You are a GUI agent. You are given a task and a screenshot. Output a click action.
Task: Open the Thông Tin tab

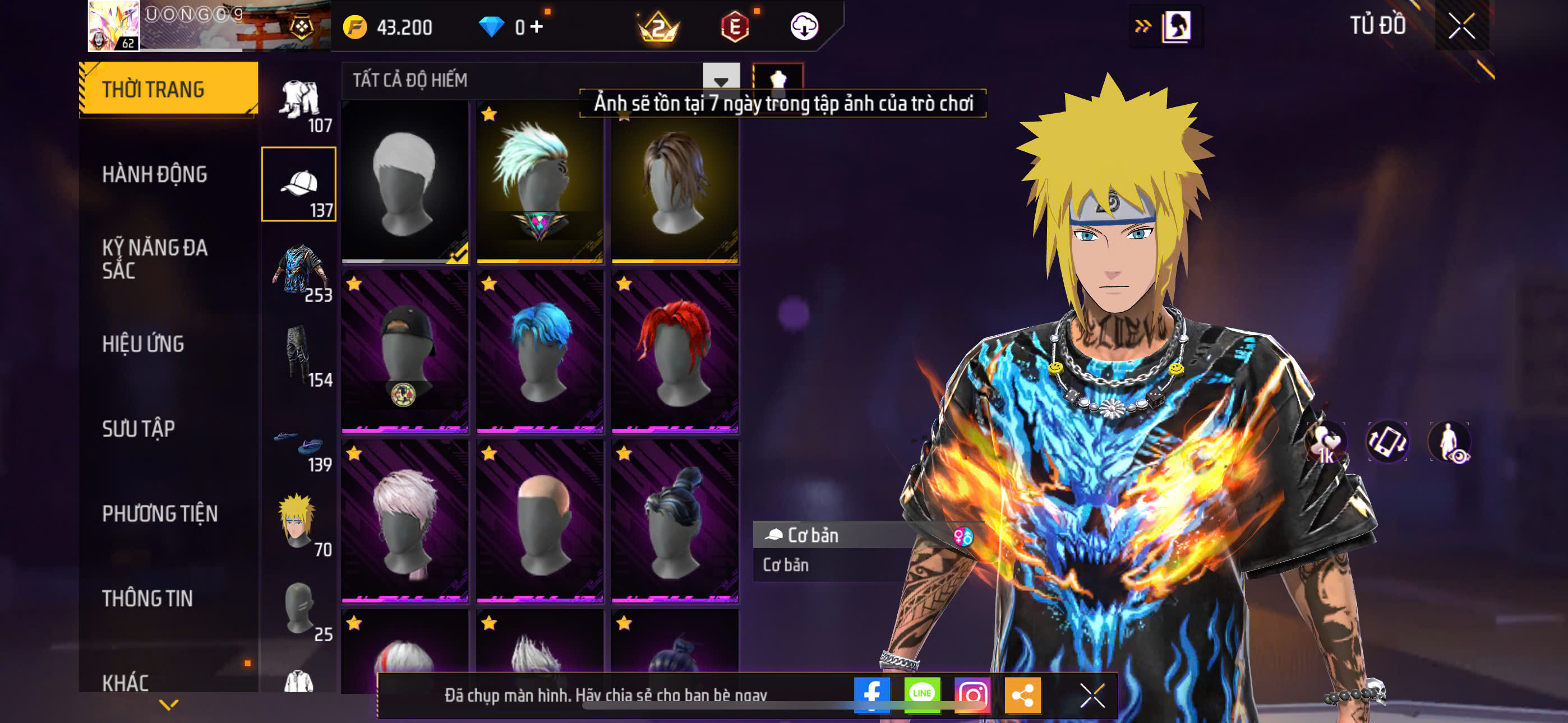coord(147,598)
